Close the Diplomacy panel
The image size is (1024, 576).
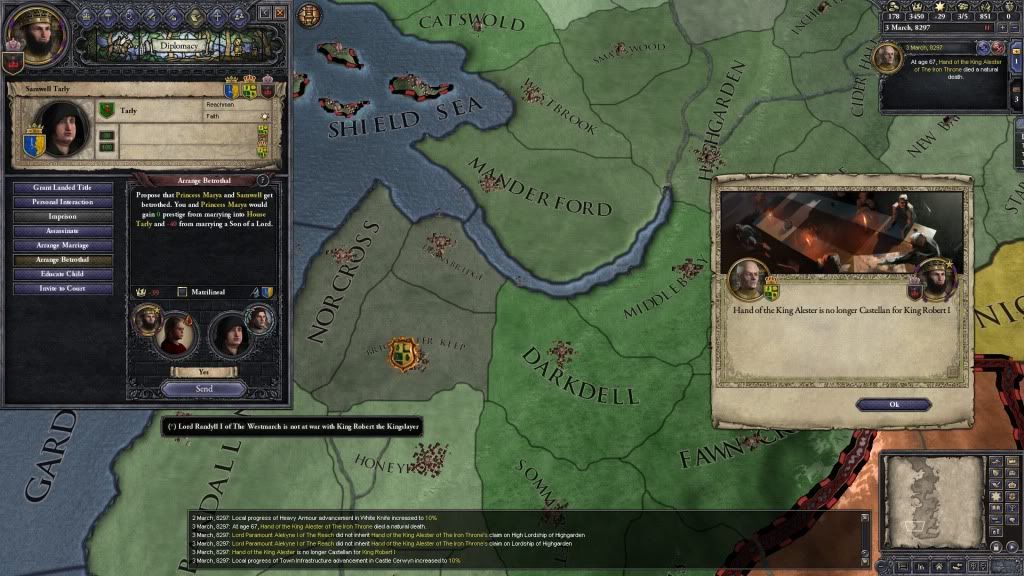280,12
